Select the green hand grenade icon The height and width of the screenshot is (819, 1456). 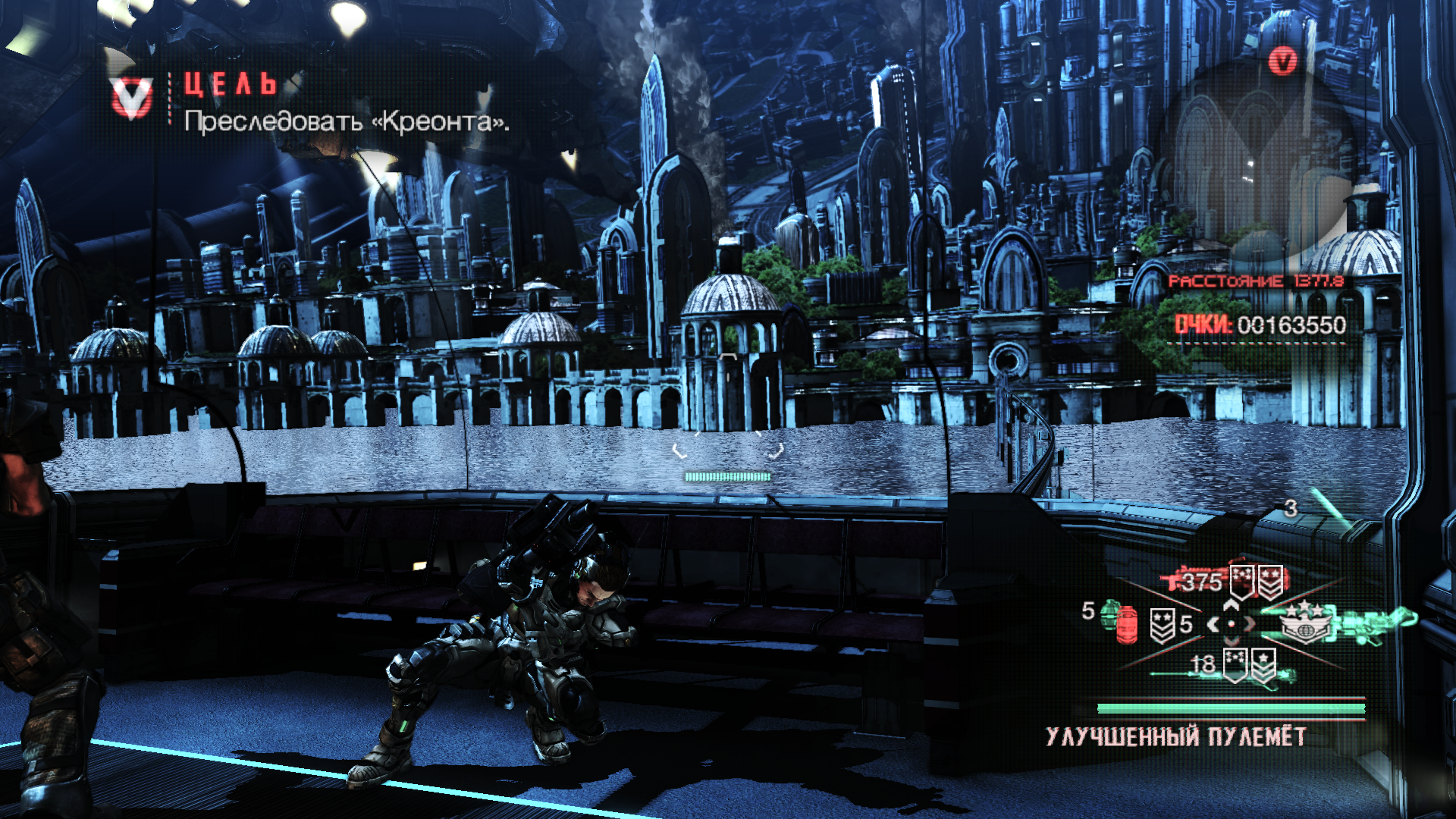tap(1111, 612)
